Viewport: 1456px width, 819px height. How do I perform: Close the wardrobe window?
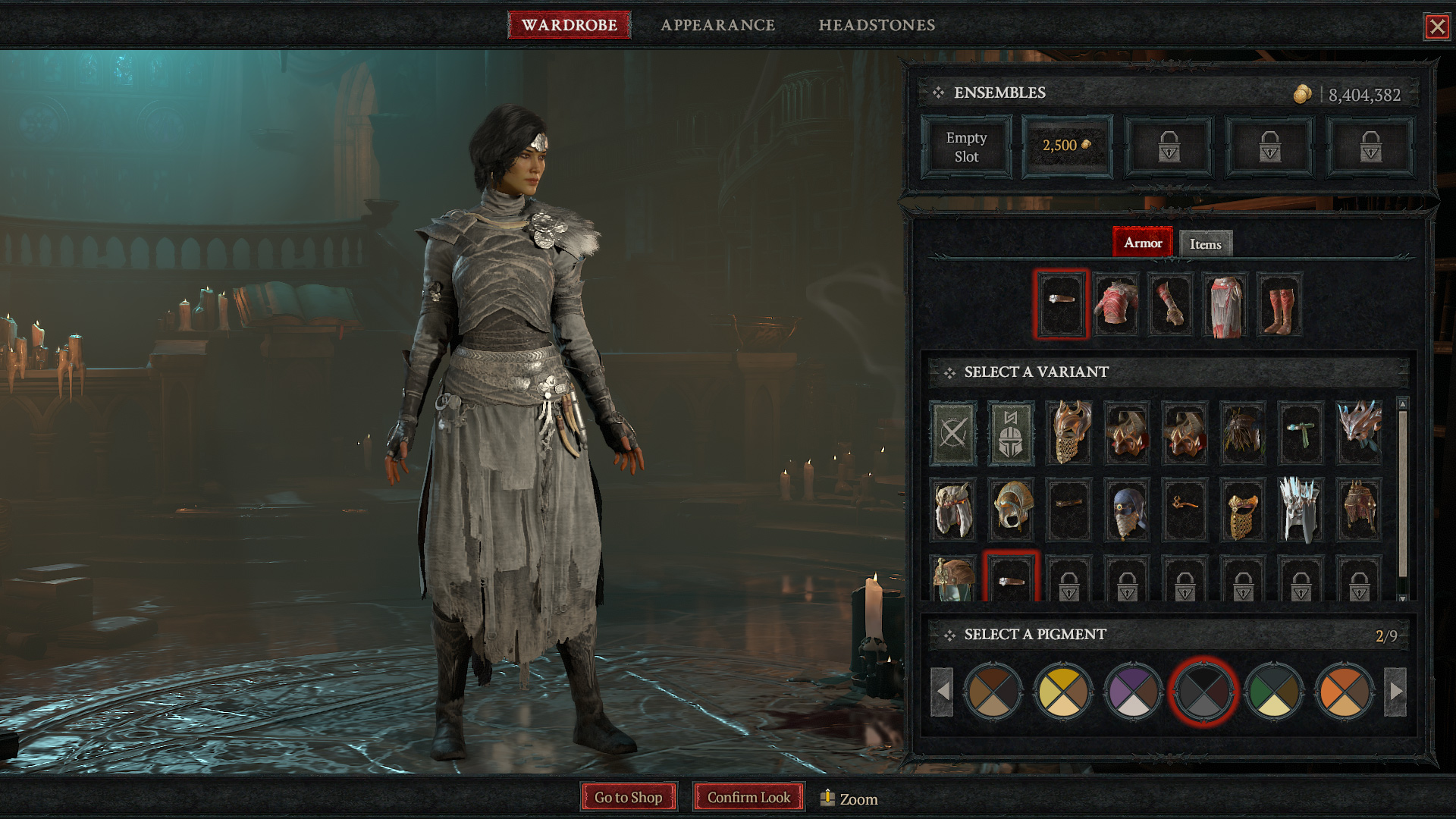1436,27
